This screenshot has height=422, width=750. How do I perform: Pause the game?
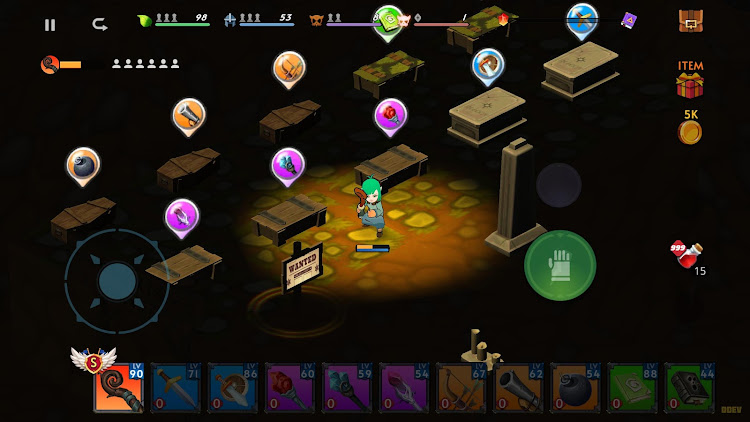coord(50,25)
